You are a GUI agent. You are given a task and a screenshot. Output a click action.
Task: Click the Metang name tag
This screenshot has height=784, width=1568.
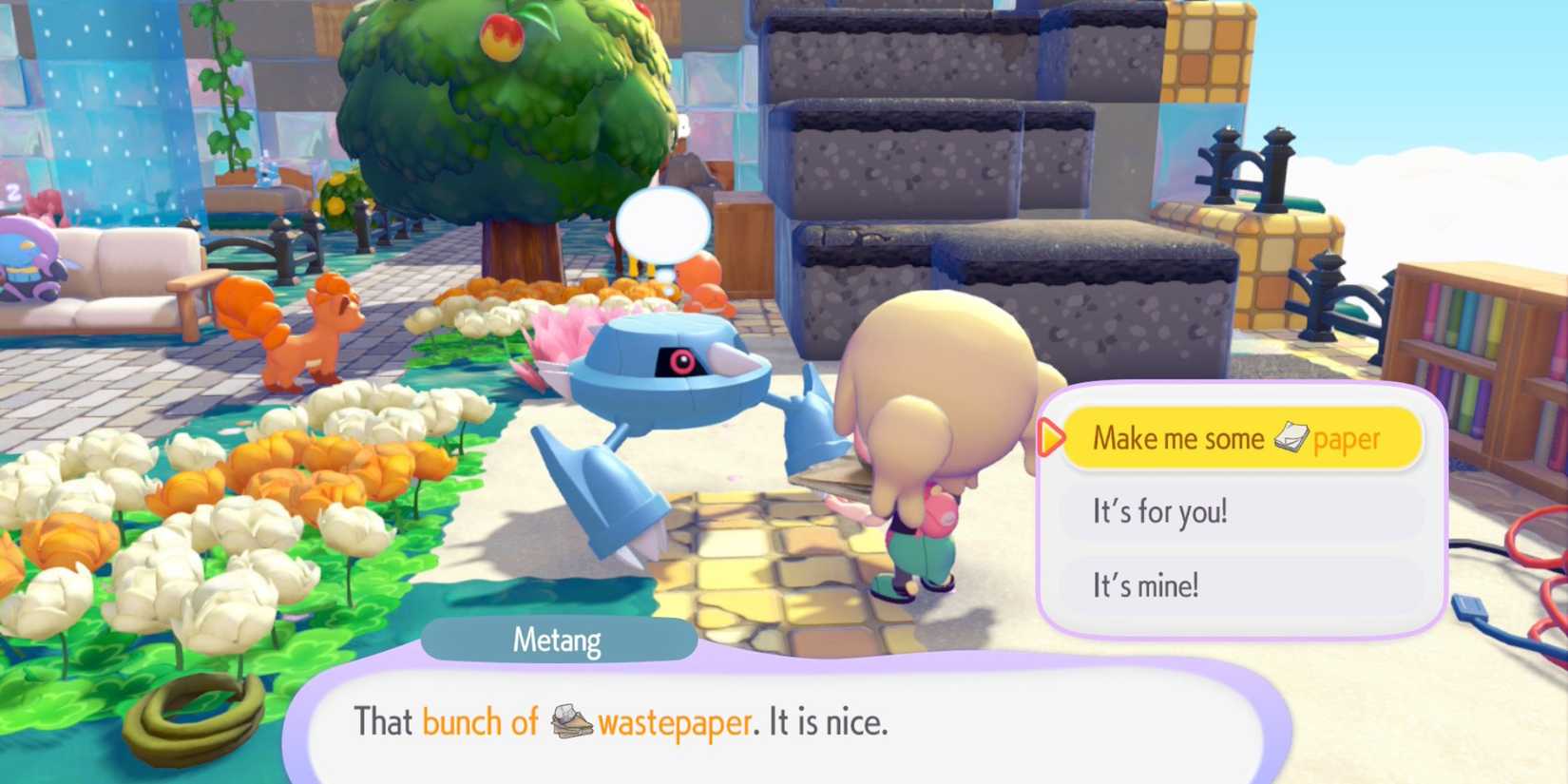(561, 640)
